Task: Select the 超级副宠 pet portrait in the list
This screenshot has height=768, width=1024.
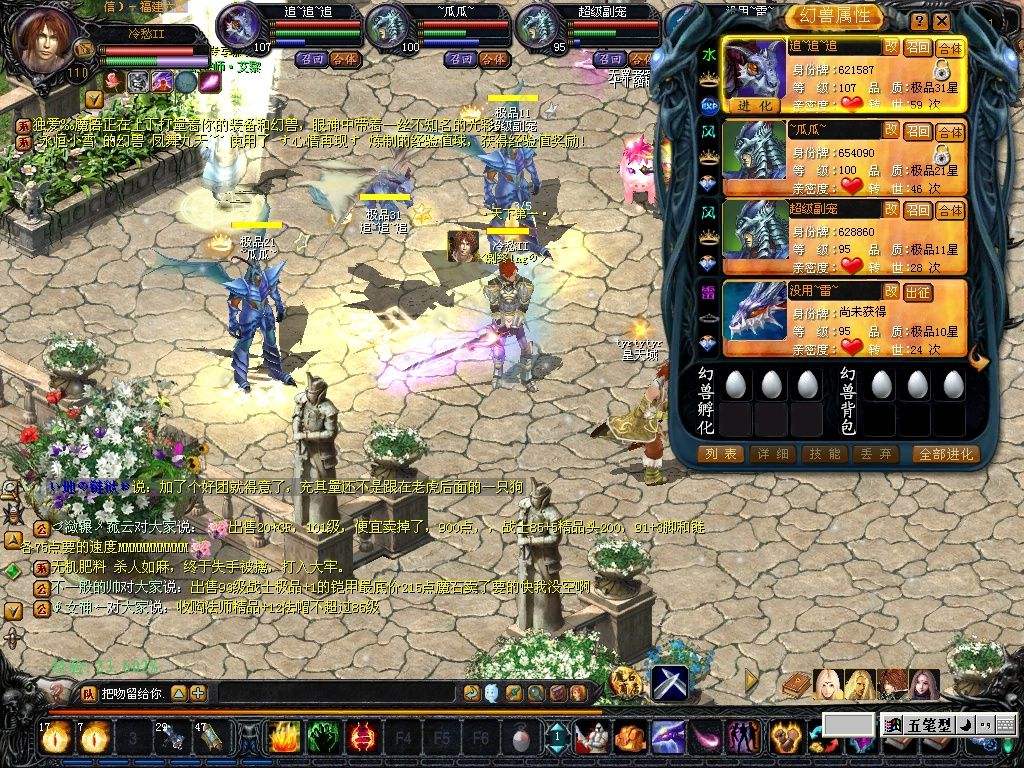Action: (x=754, y=231)
